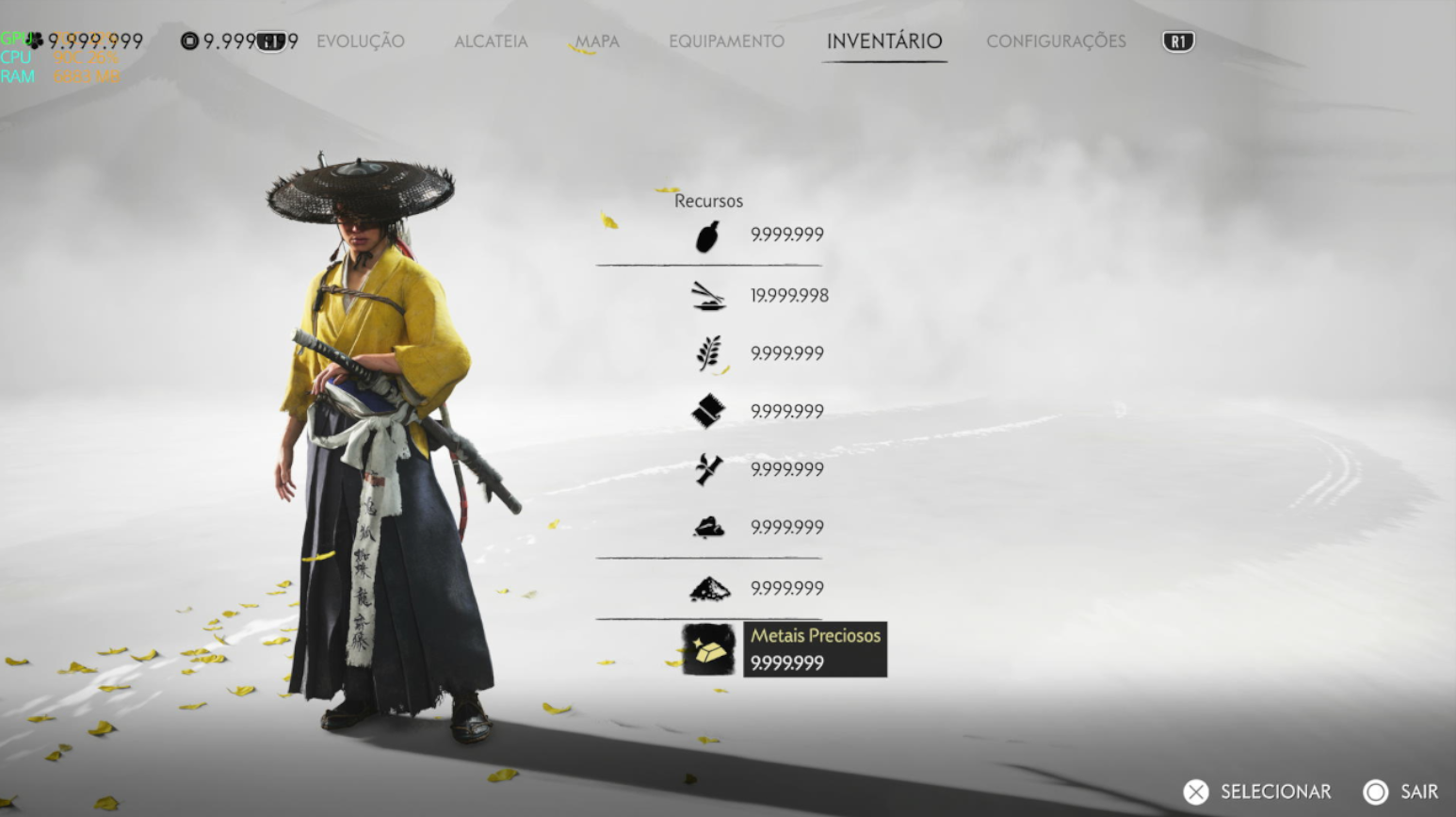Screen dimensions: 1456x817
Task: Pick the folded cloth resource icon
Action: tap(708, 411)
